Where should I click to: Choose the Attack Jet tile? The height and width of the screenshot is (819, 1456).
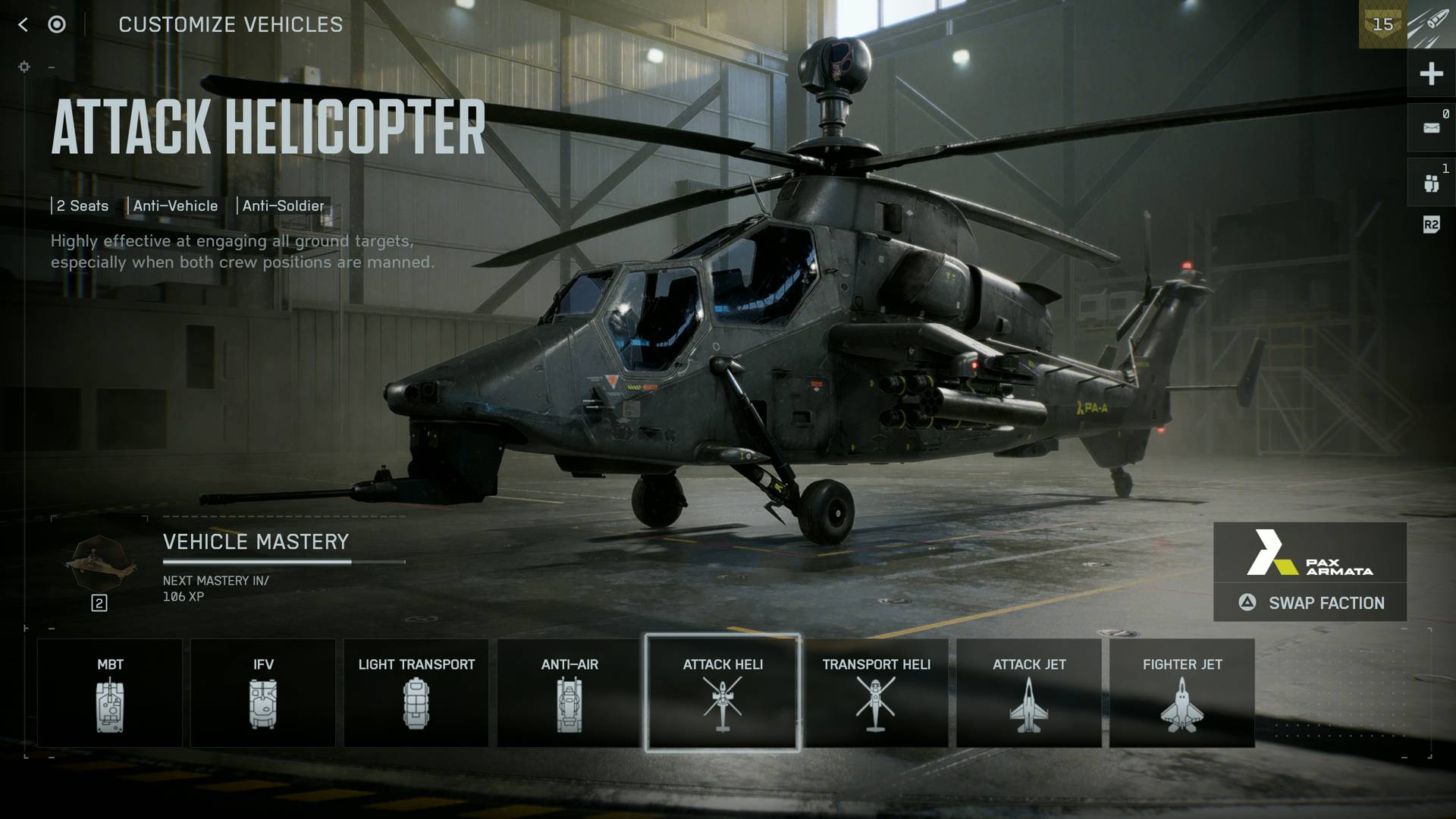tap(1029, 693)
